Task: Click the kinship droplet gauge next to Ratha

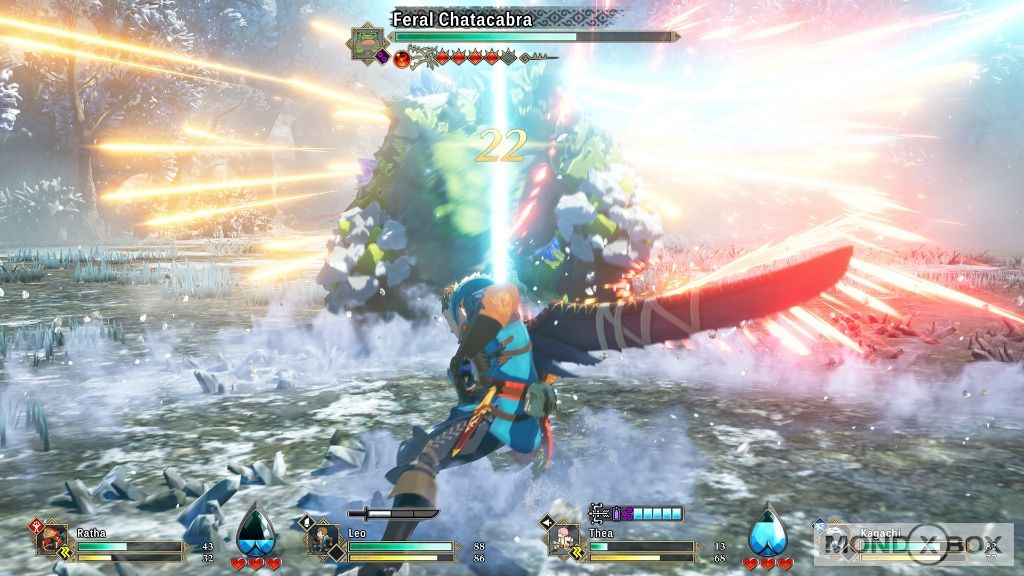Action: pyautogui.click(x=254, y=531)
